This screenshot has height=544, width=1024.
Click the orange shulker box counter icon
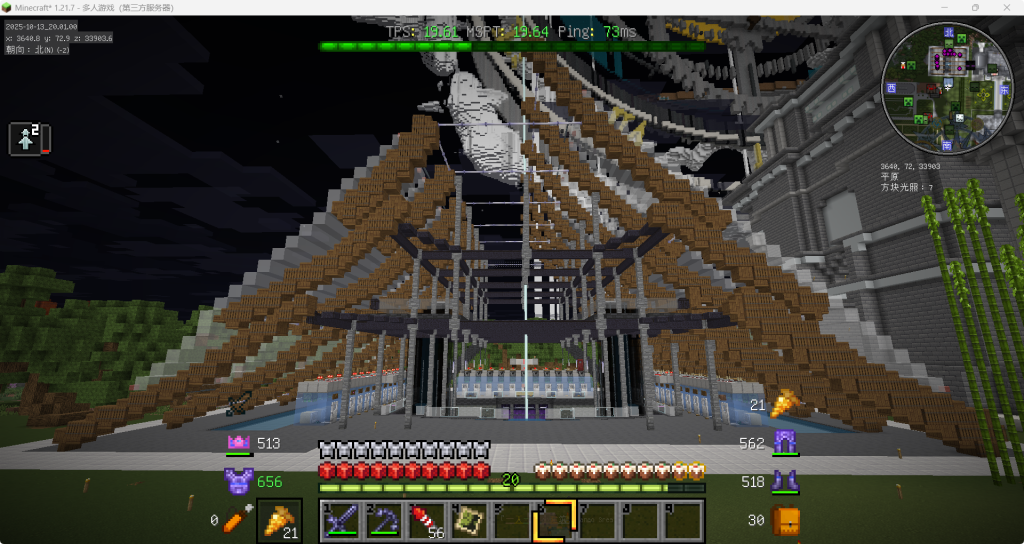(786, 520)
